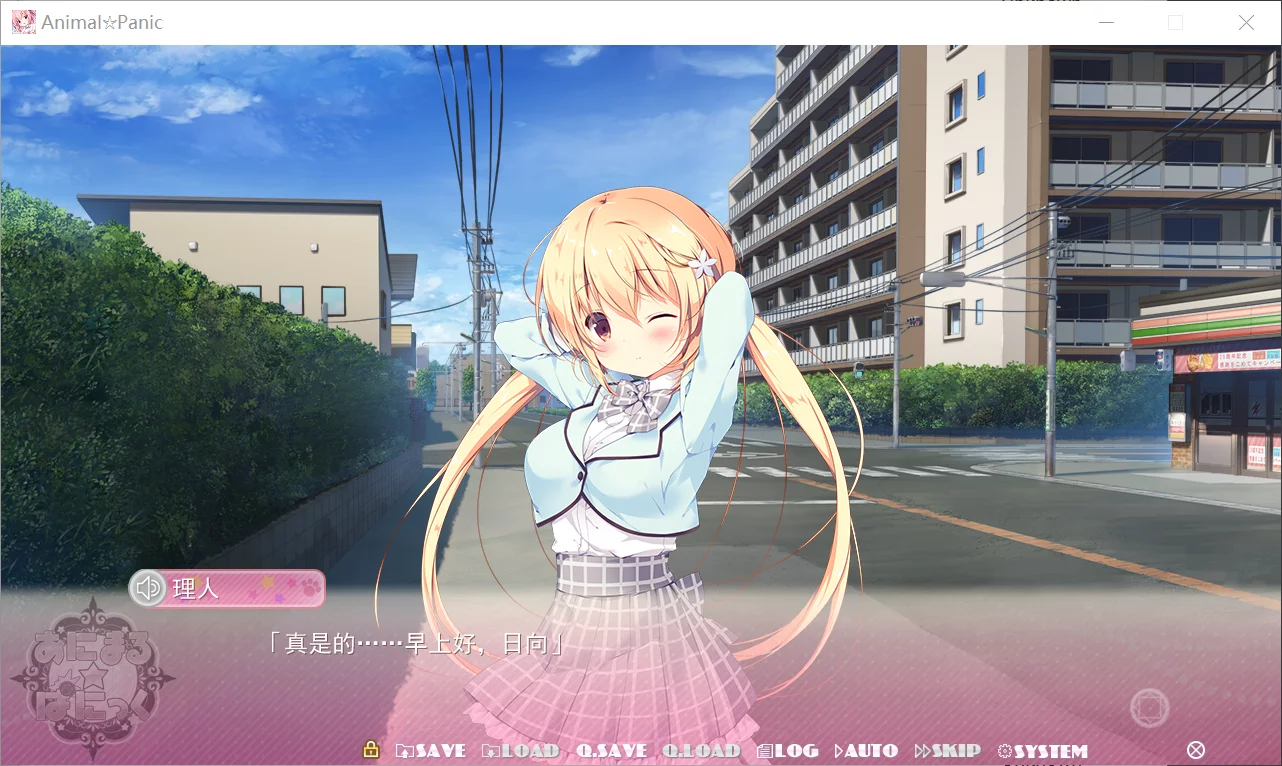Enable SKIP mode
The image size is (1282, 766).
(x=948, y=750)
